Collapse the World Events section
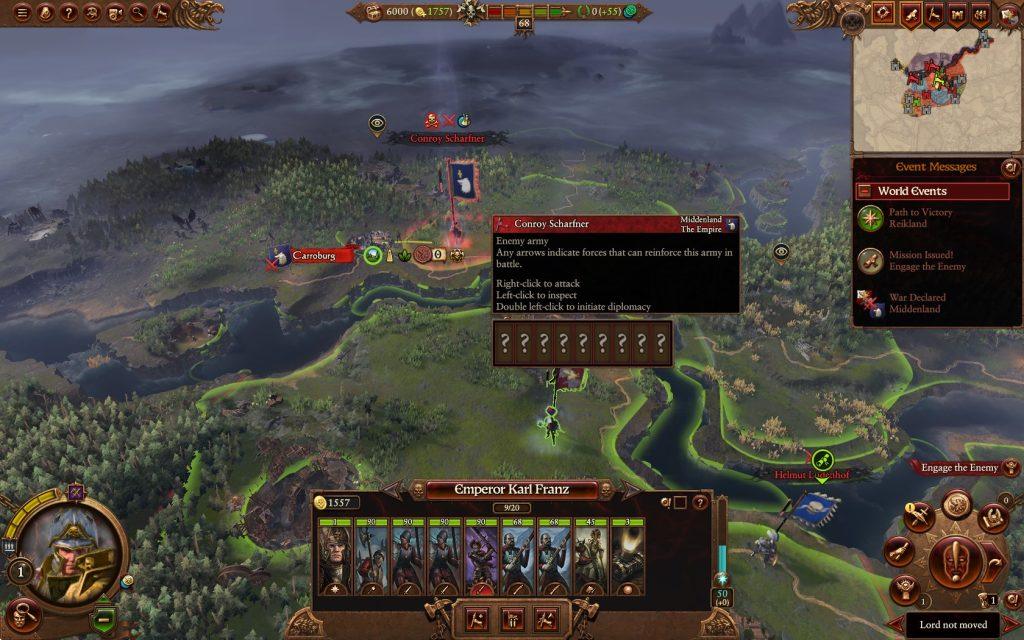Screen dimensions: 1024x640 coord(864,191)
